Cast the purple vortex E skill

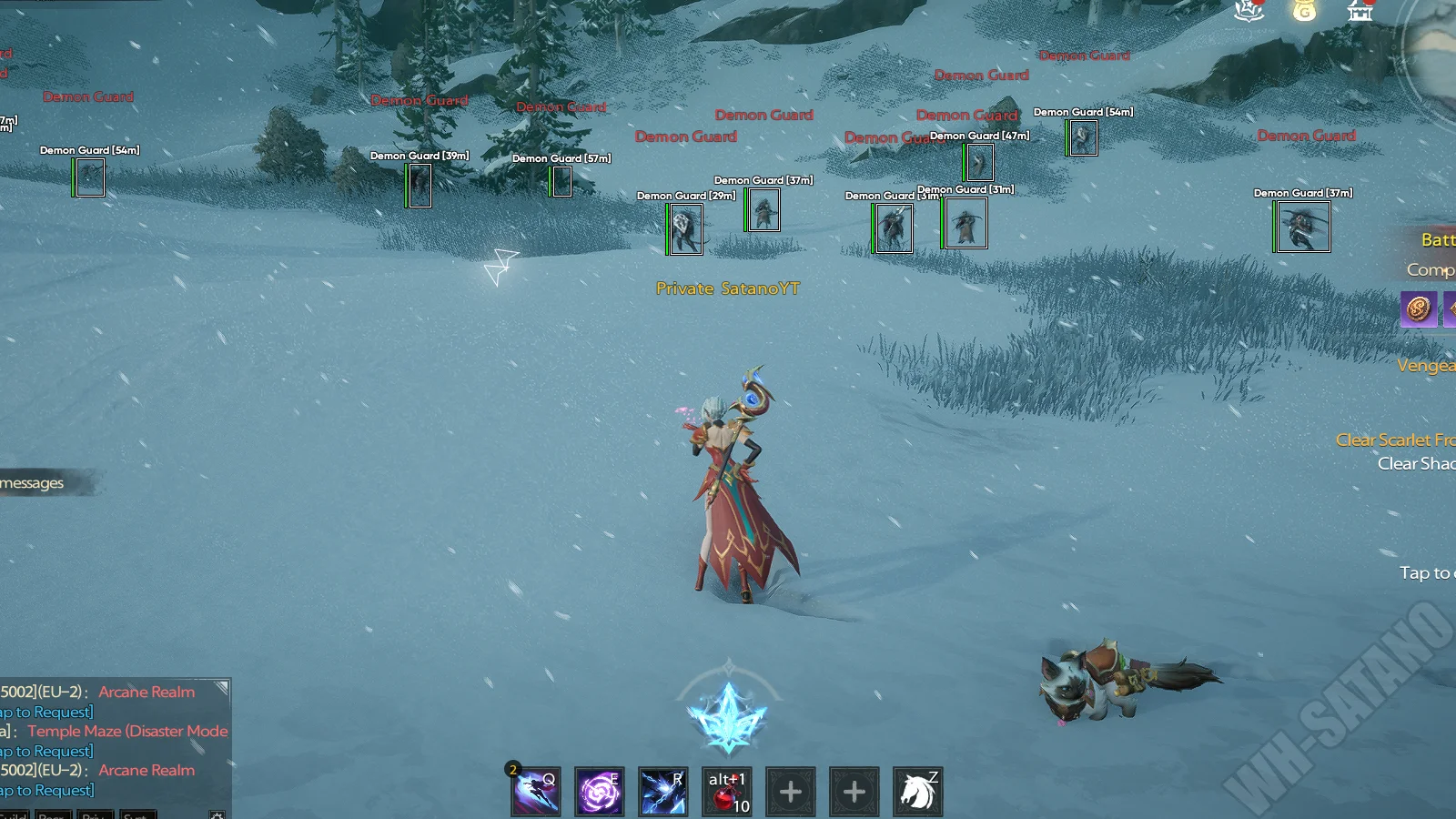[x=600, y=792]
